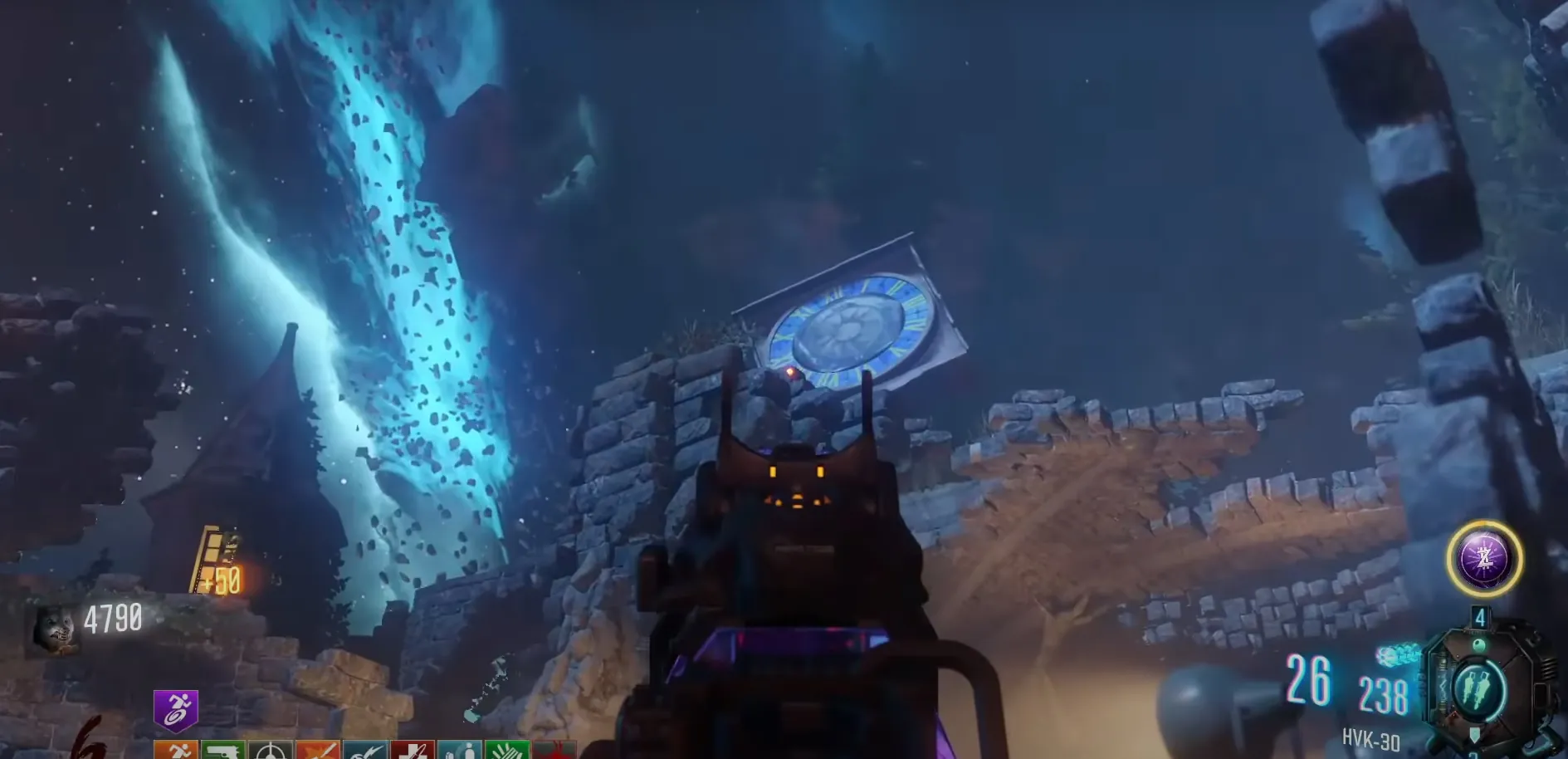Activate the purple Z GobbleGum orb
This screenshot has height=759, width=1568.
pyautogui.click(x=1484, y=559)
